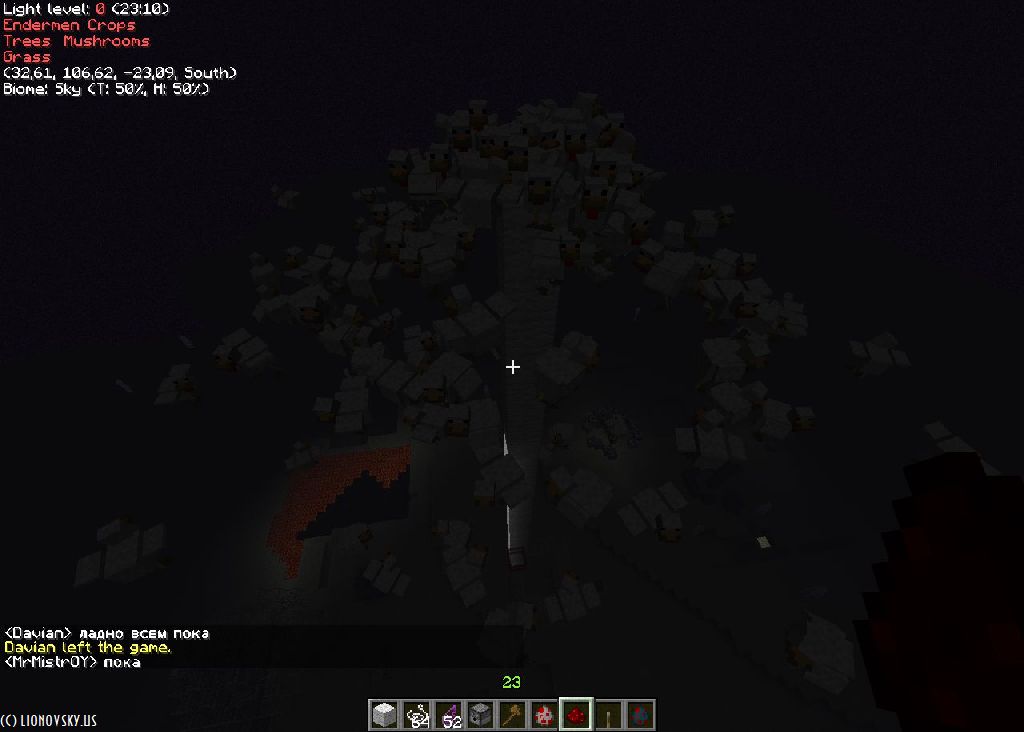Select the stick item hotbar slot
This screenshot has height=732, width=1024.
pyautogui.click(x=608, y=715)
